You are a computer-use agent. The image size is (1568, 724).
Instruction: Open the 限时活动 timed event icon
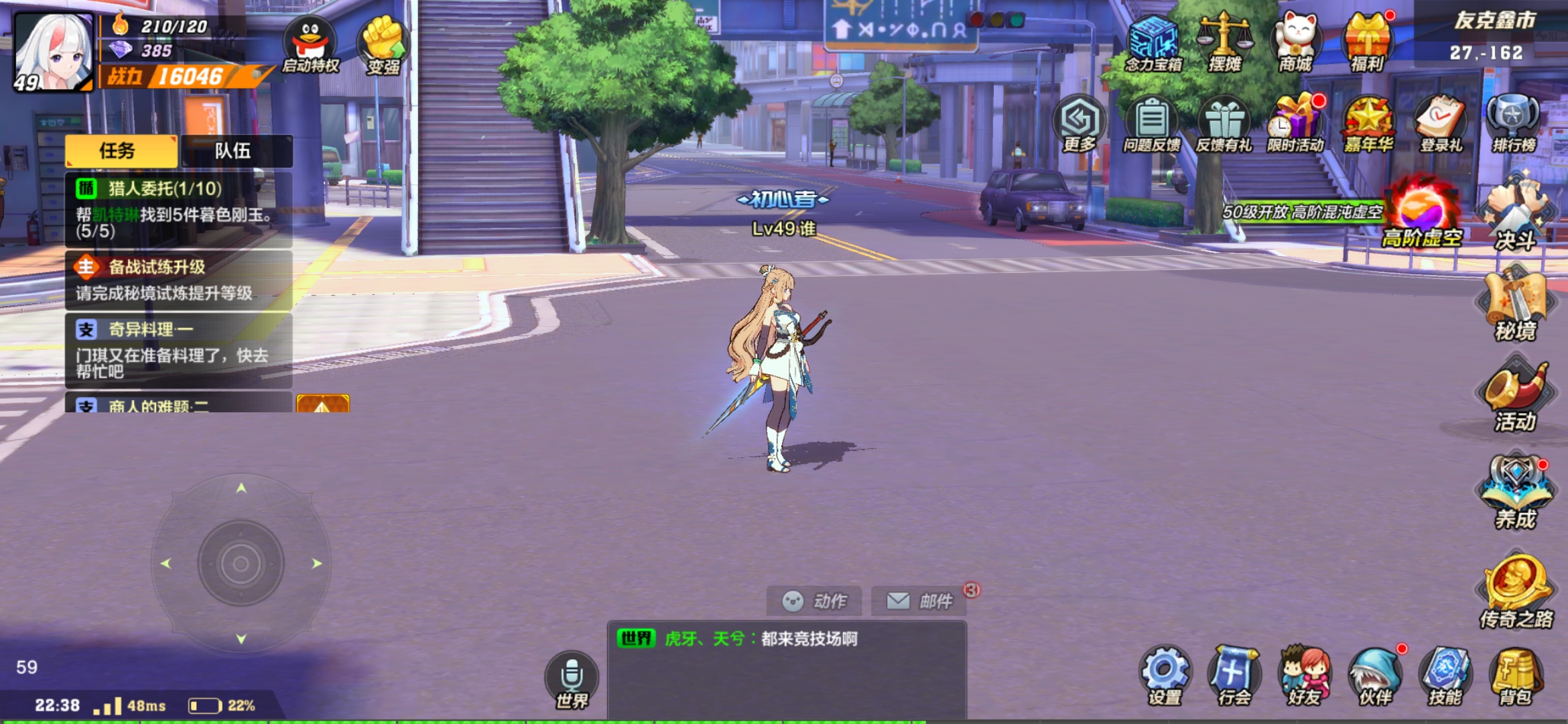click(x=1296, y=124)
